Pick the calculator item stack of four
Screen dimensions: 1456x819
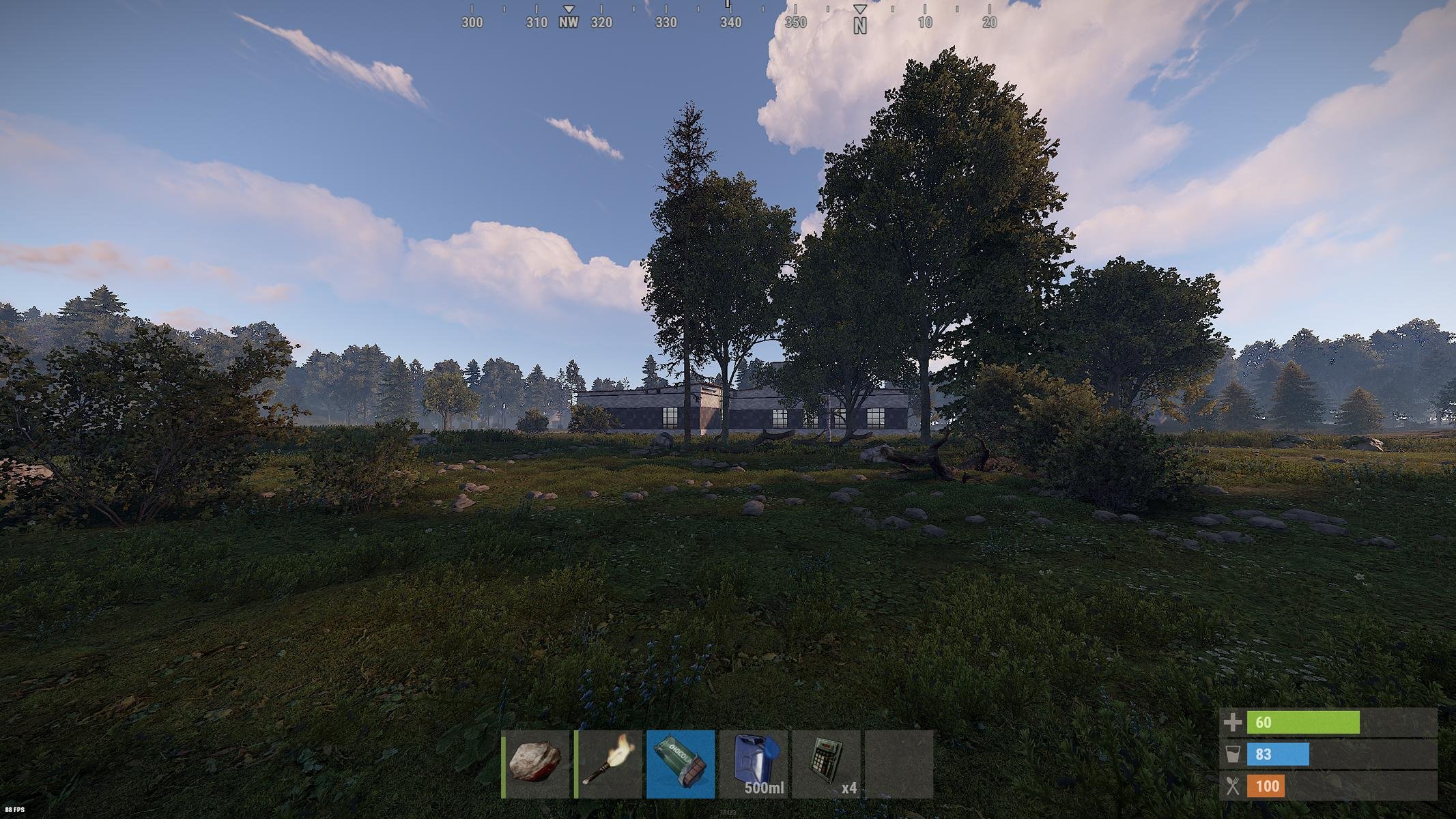coord(826,764)
